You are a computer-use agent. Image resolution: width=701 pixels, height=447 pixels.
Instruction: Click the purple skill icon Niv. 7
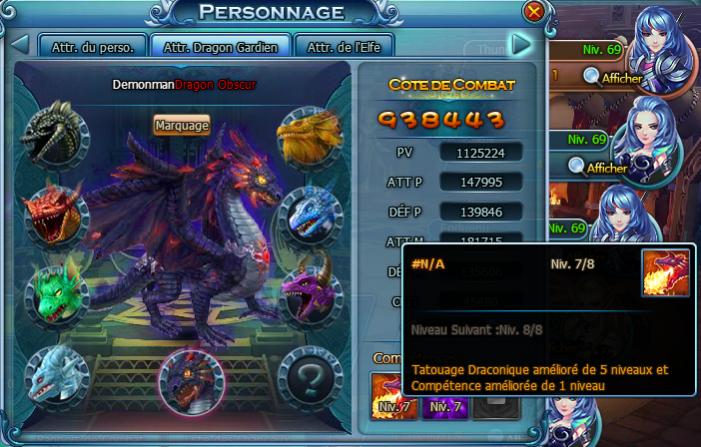441,395
